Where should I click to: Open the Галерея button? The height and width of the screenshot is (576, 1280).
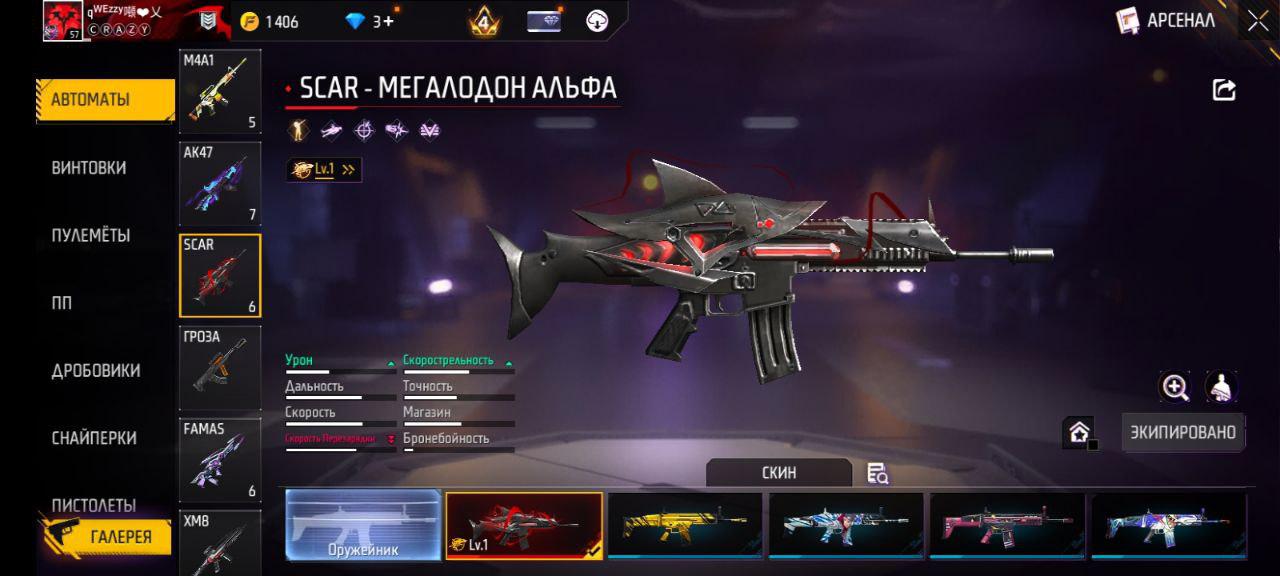(x=108, y=537)
